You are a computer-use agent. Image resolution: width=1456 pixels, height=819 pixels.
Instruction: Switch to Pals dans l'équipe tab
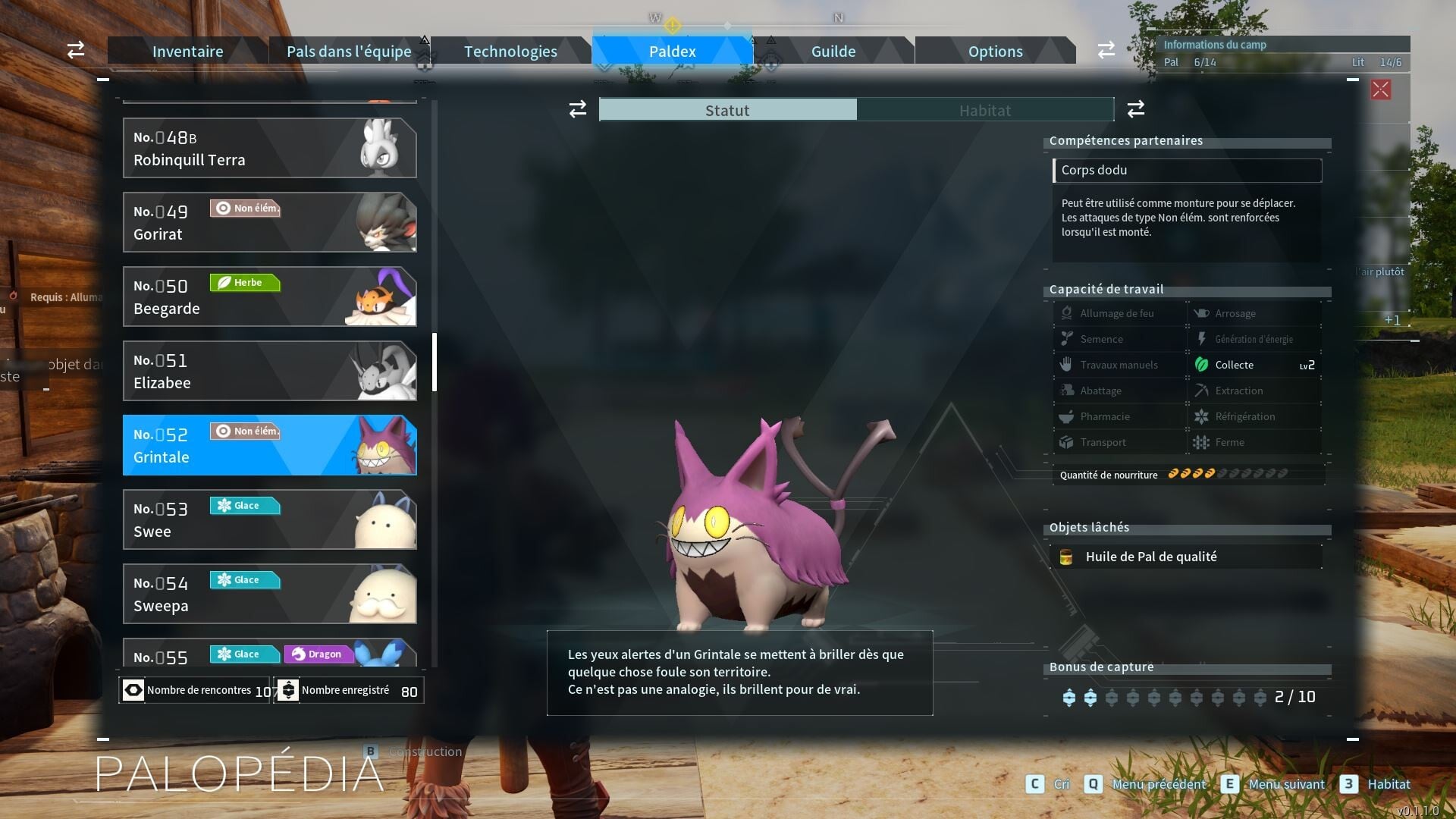349,52
